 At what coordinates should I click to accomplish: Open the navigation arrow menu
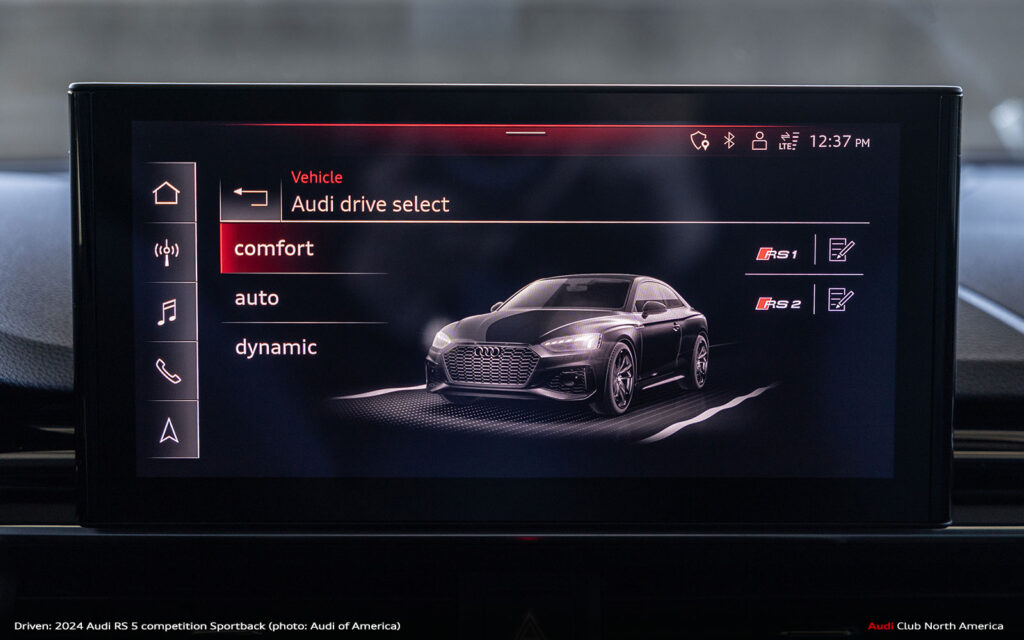coord(168,431)
